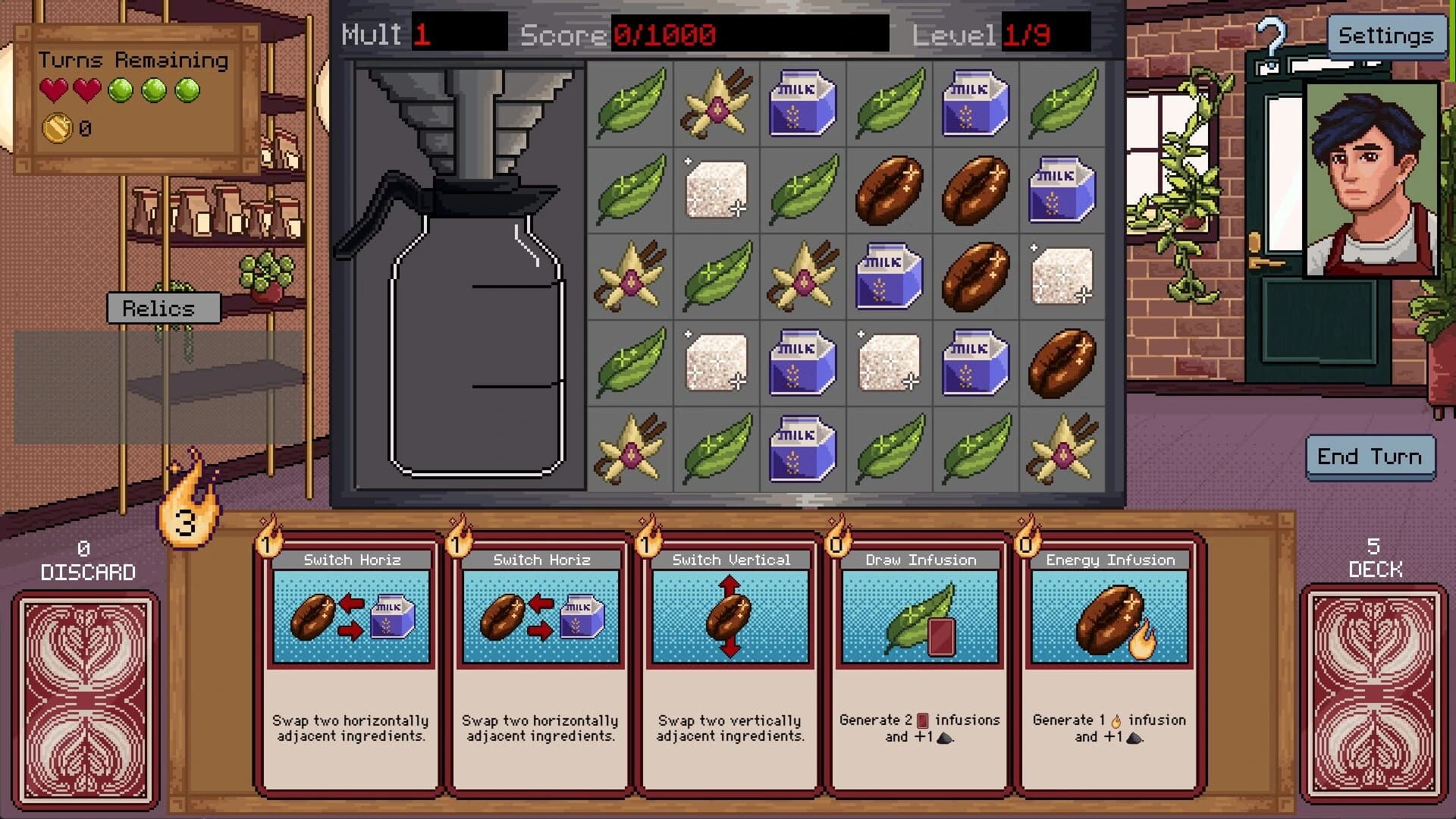Viewport: 1456px width, 819px height.
Task: Click a sparkling green leaf on the board
Action: (x=630, y=103)
